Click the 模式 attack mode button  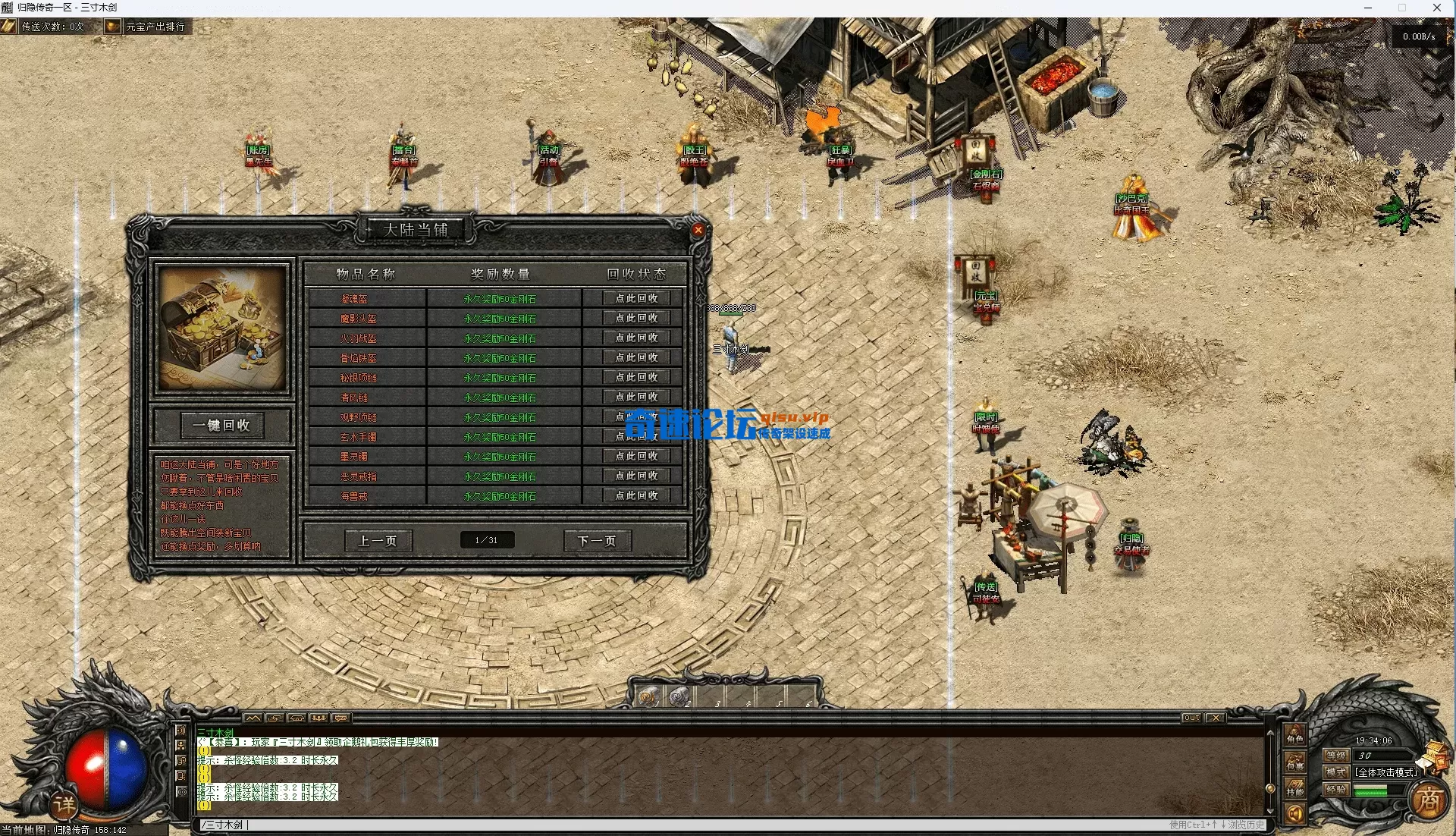[x=1335, y=772]
